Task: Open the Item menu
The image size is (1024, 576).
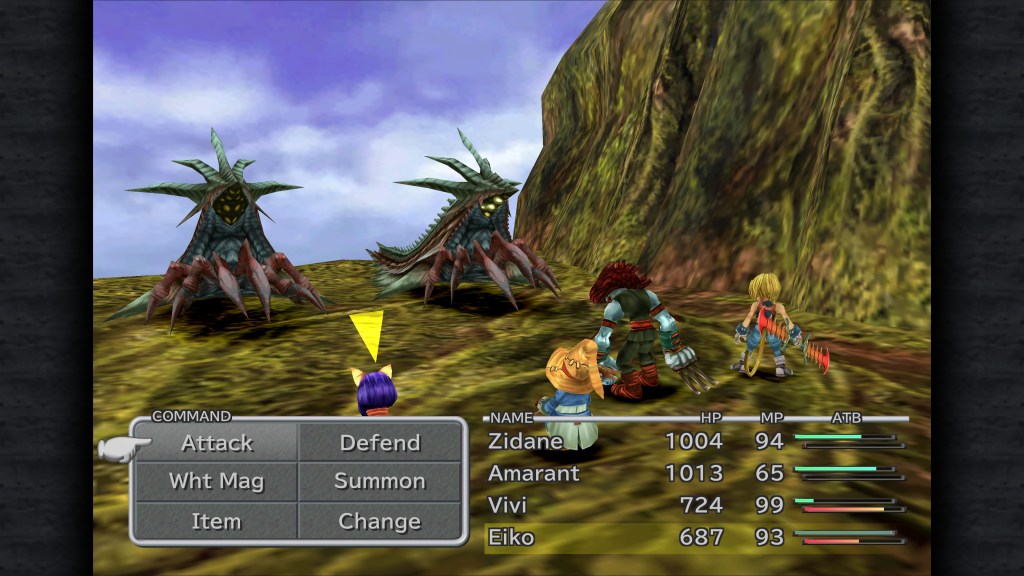Action: (217, 521)
